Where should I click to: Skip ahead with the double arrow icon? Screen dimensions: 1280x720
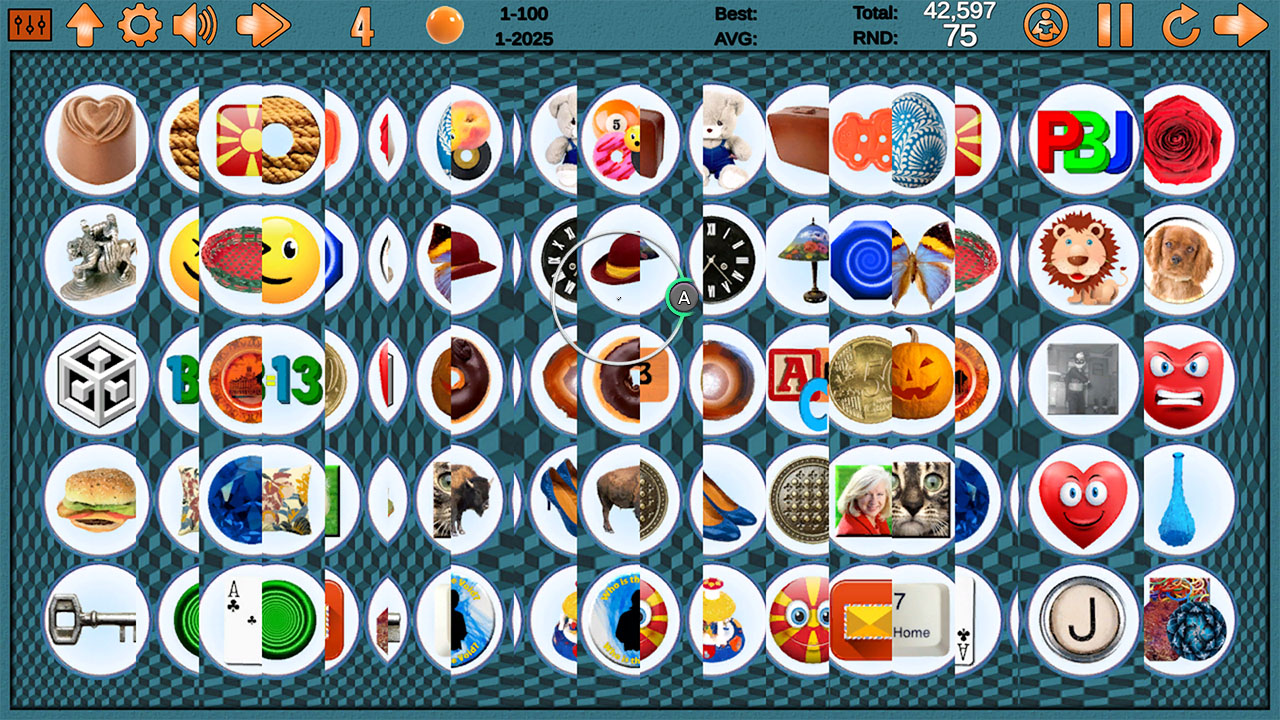pos(260,25)
